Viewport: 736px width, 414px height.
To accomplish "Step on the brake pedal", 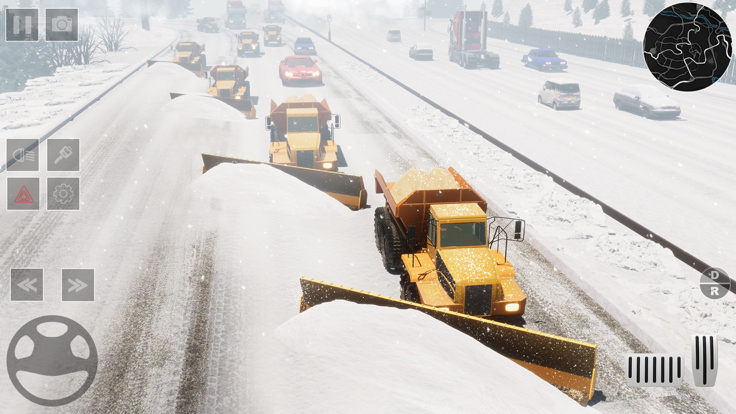I will (655, 369).
